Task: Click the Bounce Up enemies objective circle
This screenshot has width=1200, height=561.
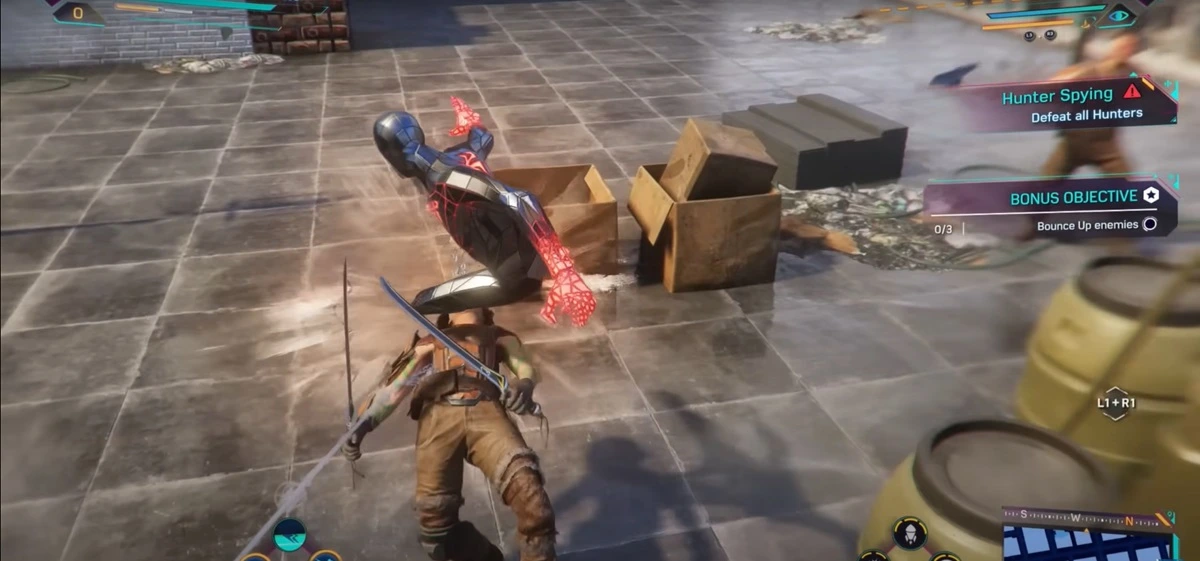Action: point(1150,225)
